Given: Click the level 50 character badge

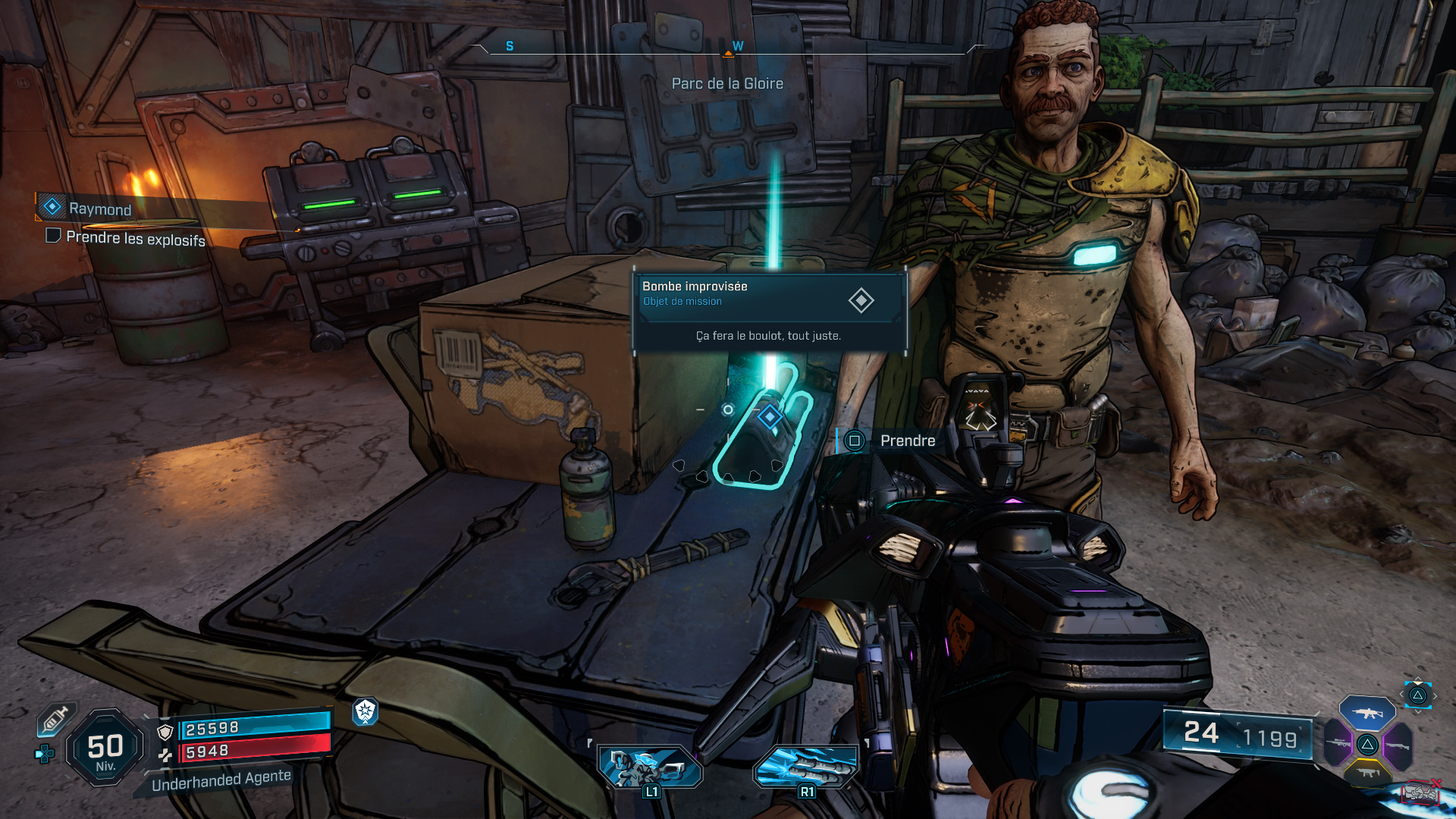Looking at the screenshot, I should [x=105, y=748].
